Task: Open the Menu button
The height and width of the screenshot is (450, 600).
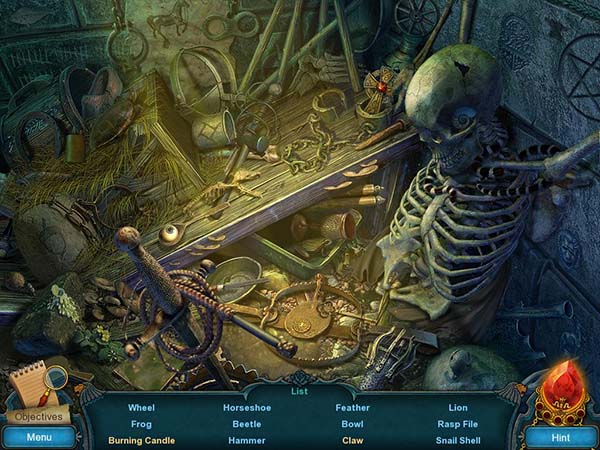Action: [39, 436]
